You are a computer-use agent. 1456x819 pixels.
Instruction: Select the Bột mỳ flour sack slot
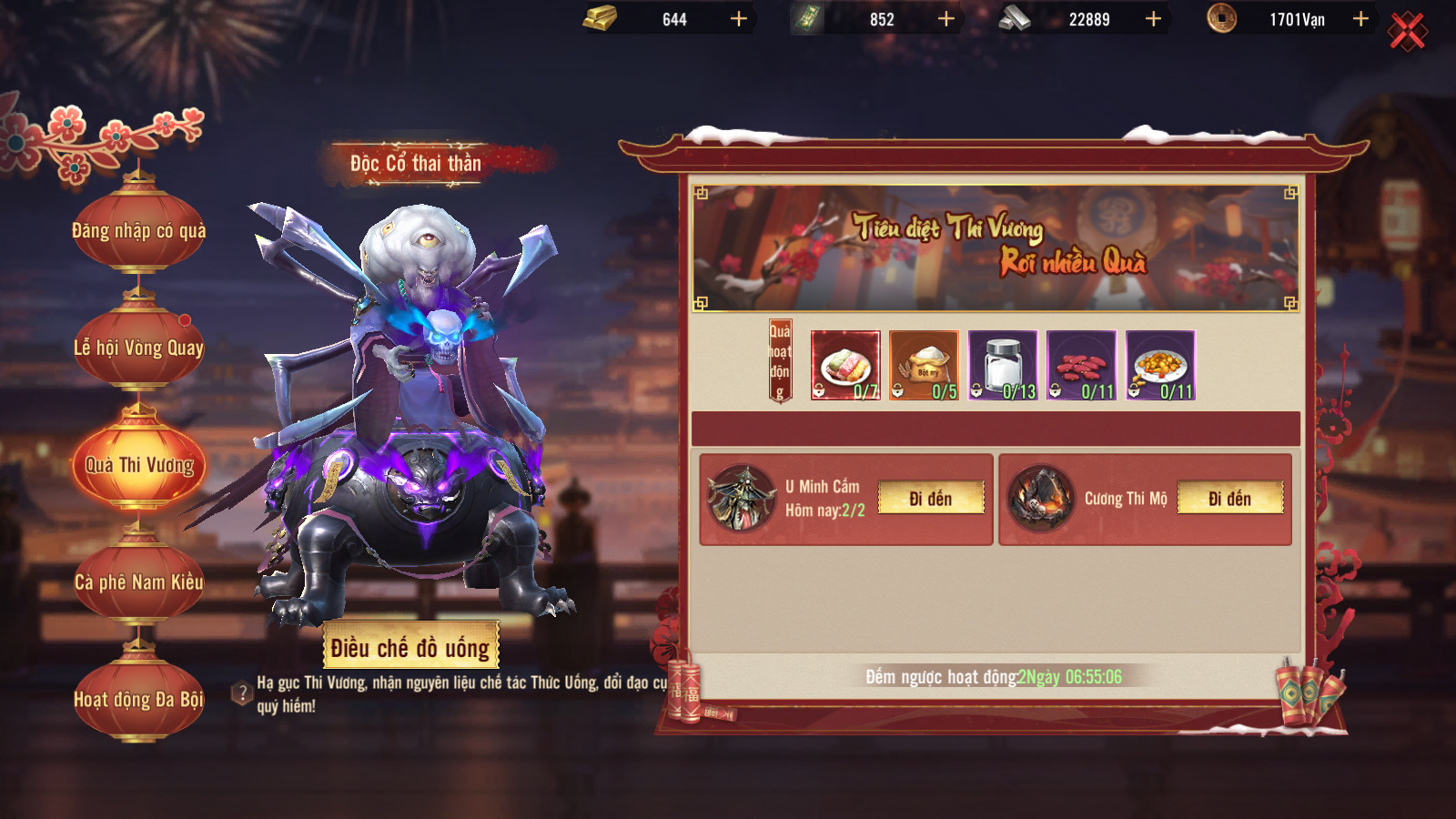click(924, 365)
